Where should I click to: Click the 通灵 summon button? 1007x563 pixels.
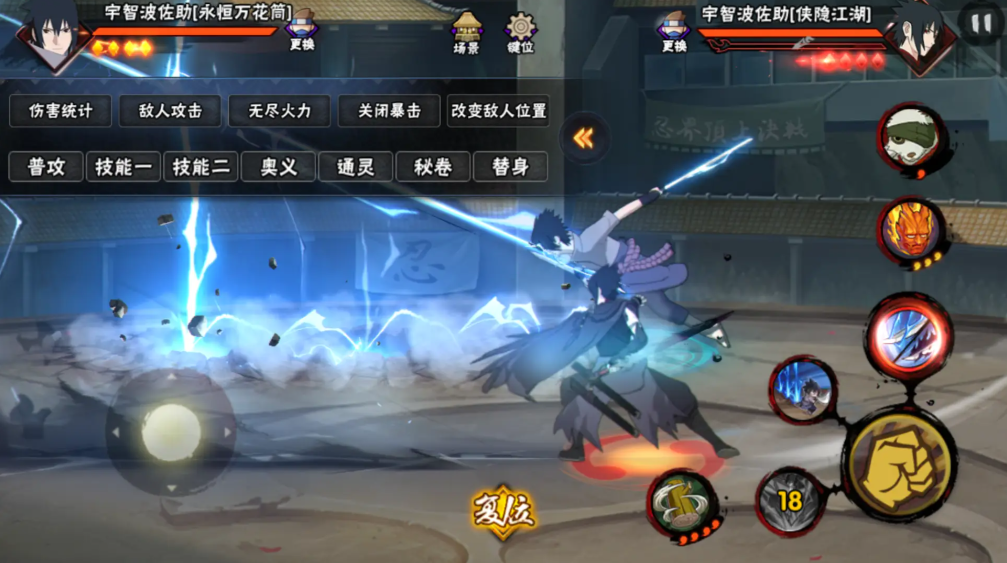click(355, 167)
